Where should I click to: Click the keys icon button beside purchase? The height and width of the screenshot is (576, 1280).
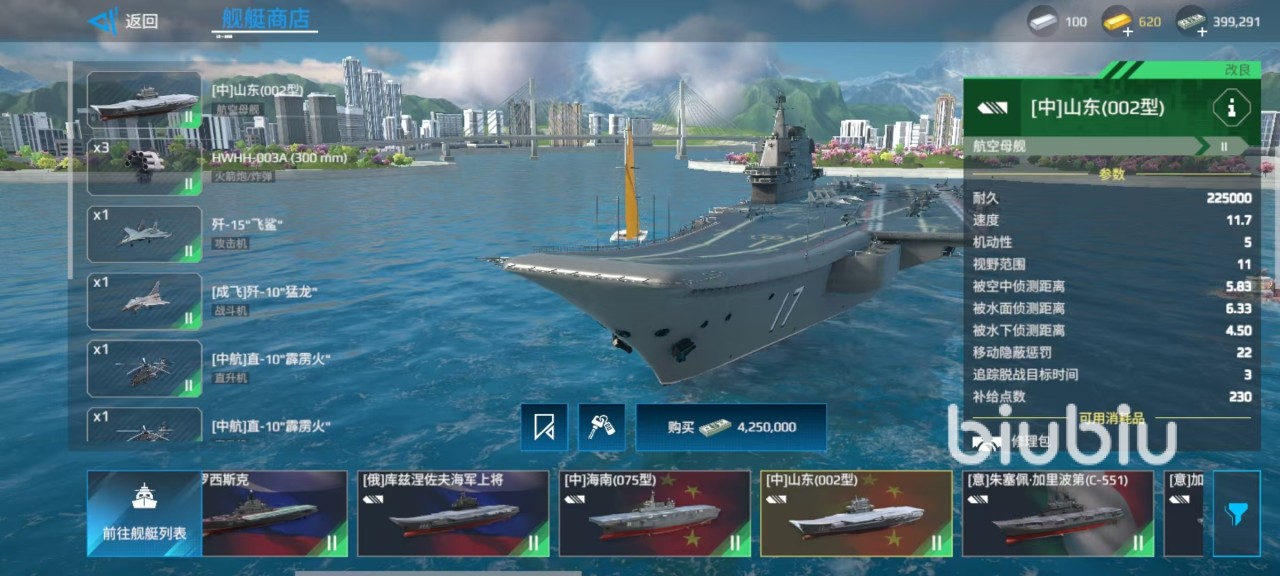pyautogui.click(x=601, y=427)
